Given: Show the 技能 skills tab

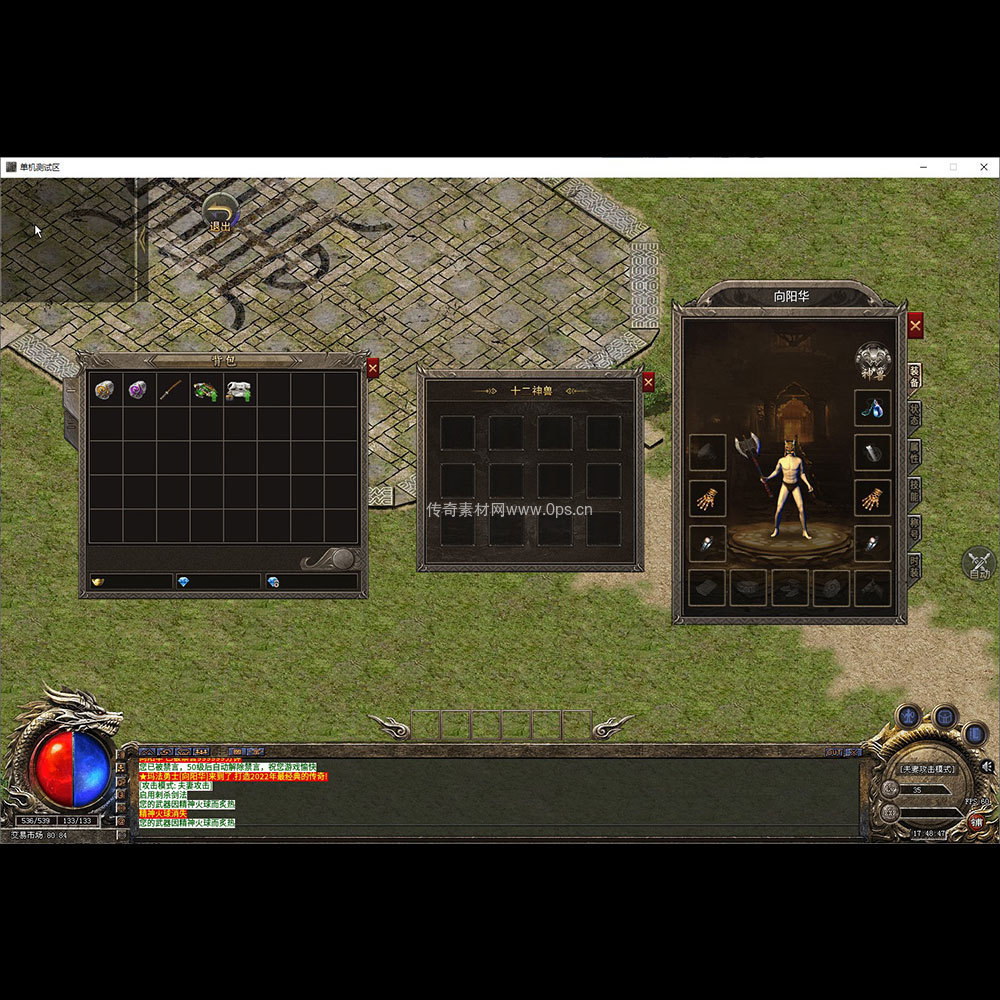Looking at the screenshot, I should coord(914,490).
